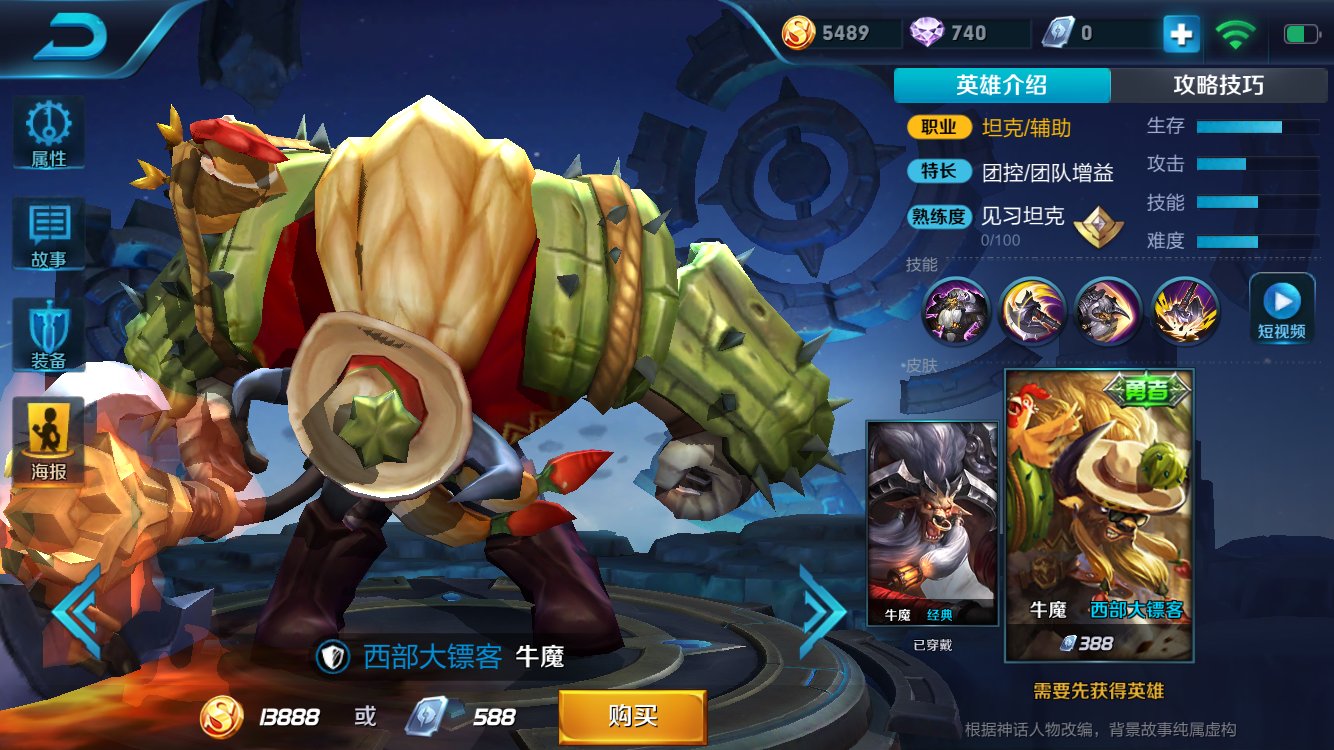This screenshot has width=1334, height=750.
Task: Tap the blue plus add-currency button
Action: 1180,34
